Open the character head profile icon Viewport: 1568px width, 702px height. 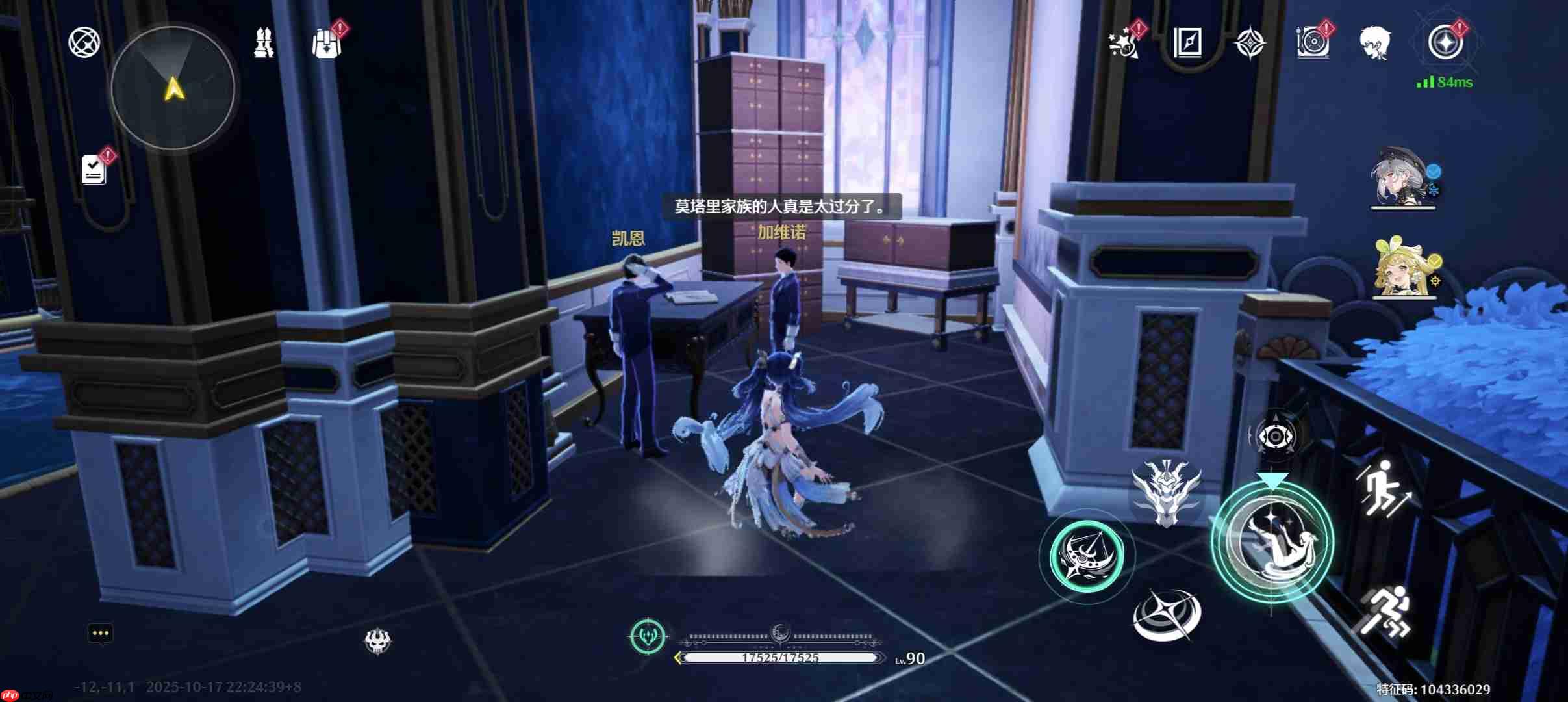(1375, 43)
